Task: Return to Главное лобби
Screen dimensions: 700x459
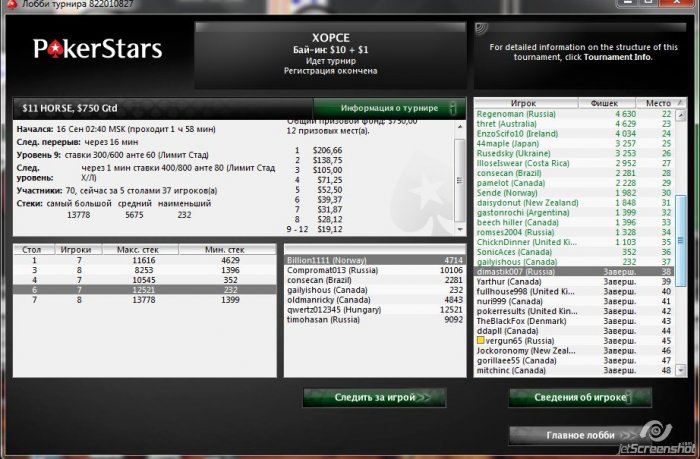Action: click(580, 435)
